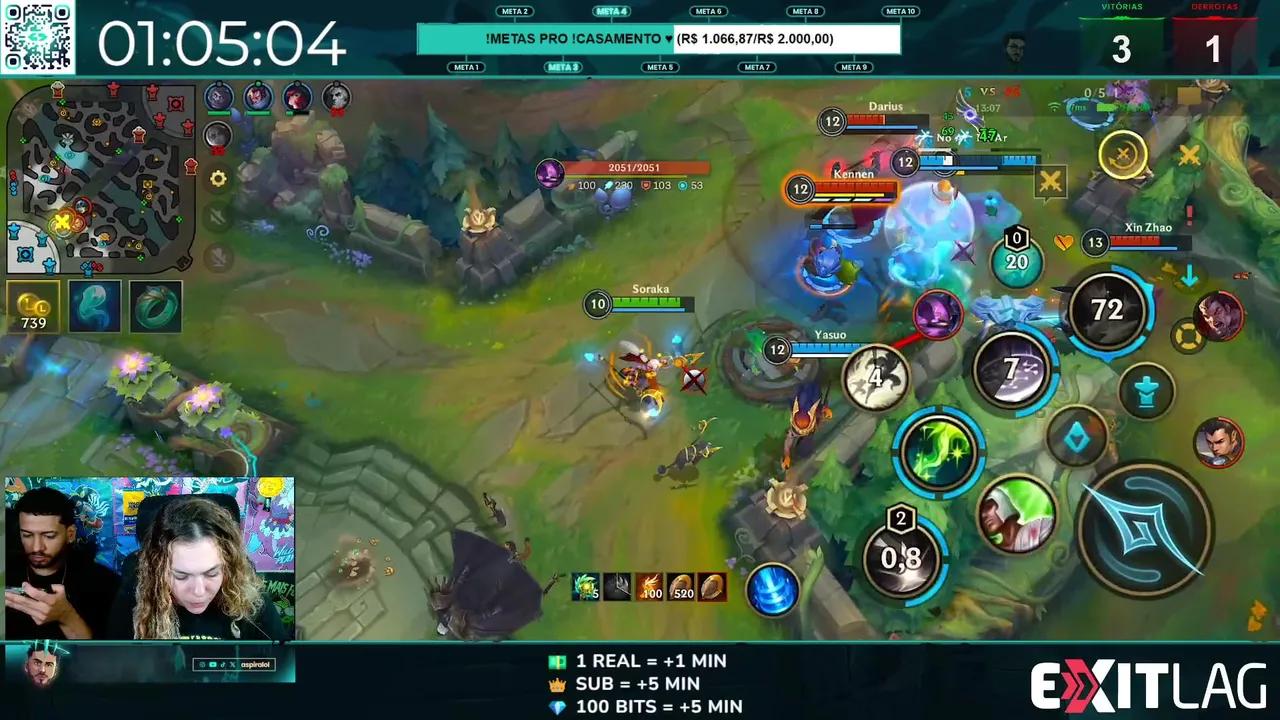Select the ward placement icon
This screenshot has height=720, width=1280.
coord(1145,390)
